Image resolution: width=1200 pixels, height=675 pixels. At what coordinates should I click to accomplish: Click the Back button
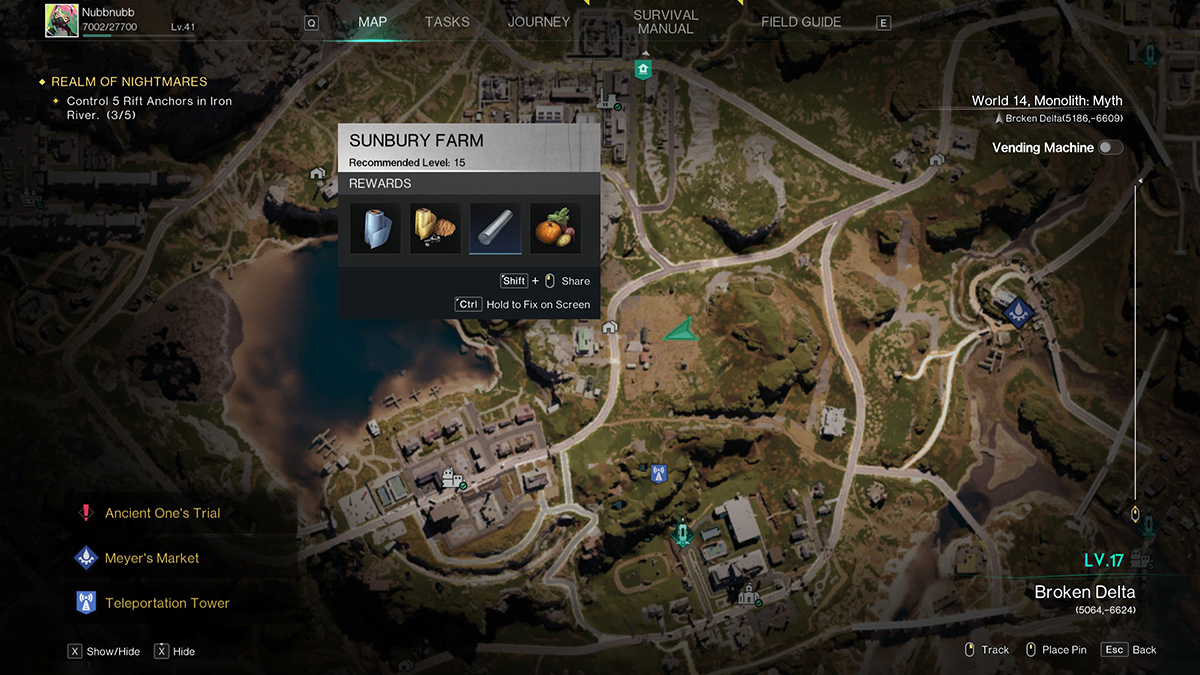pos(1129,650)
